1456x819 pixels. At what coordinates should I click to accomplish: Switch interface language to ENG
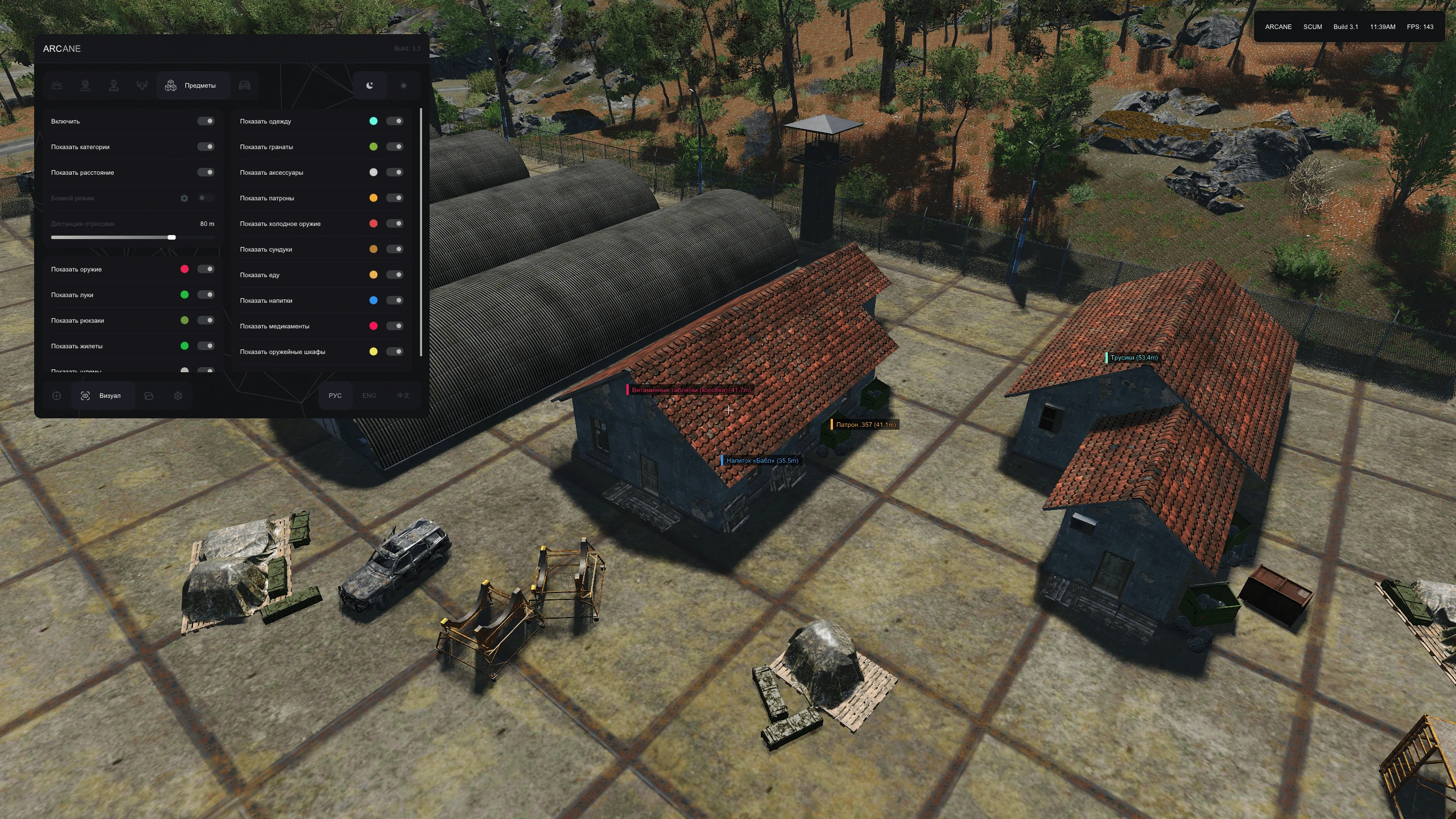tap(369, 396)
